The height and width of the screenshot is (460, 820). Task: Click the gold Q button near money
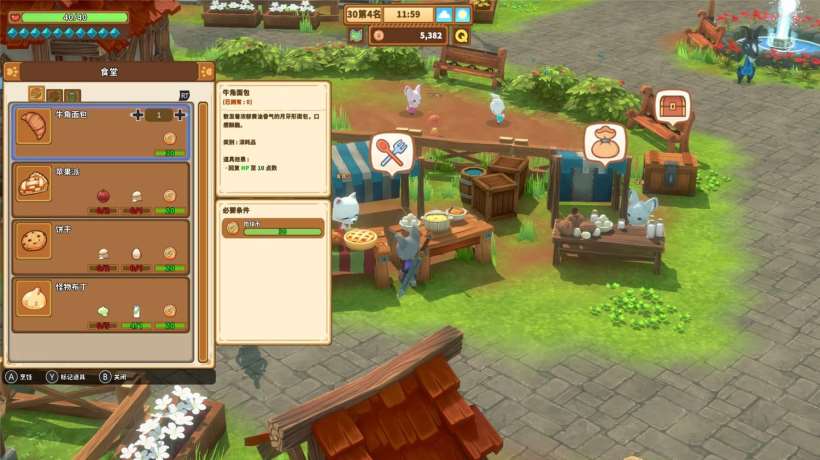tap(461, 35)
